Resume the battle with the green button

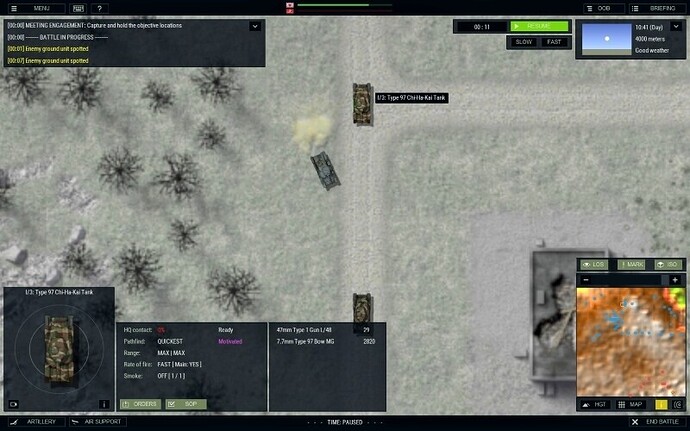pos(539,26)
